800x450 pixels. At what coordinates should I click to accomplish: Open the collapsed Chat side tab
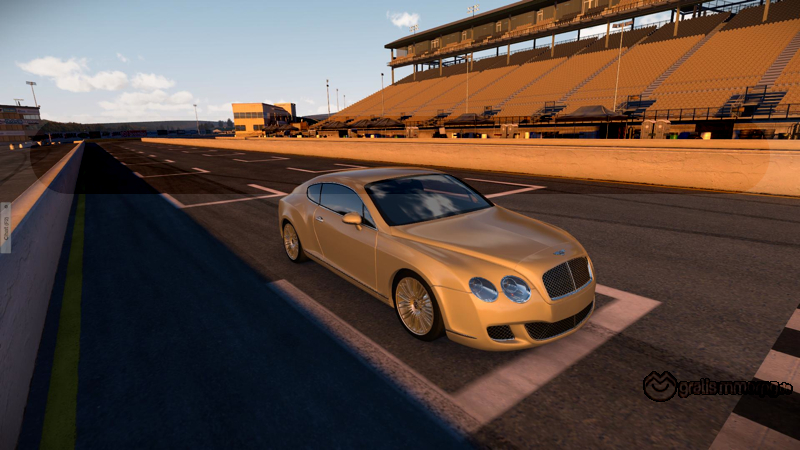(x=5, y=227)
